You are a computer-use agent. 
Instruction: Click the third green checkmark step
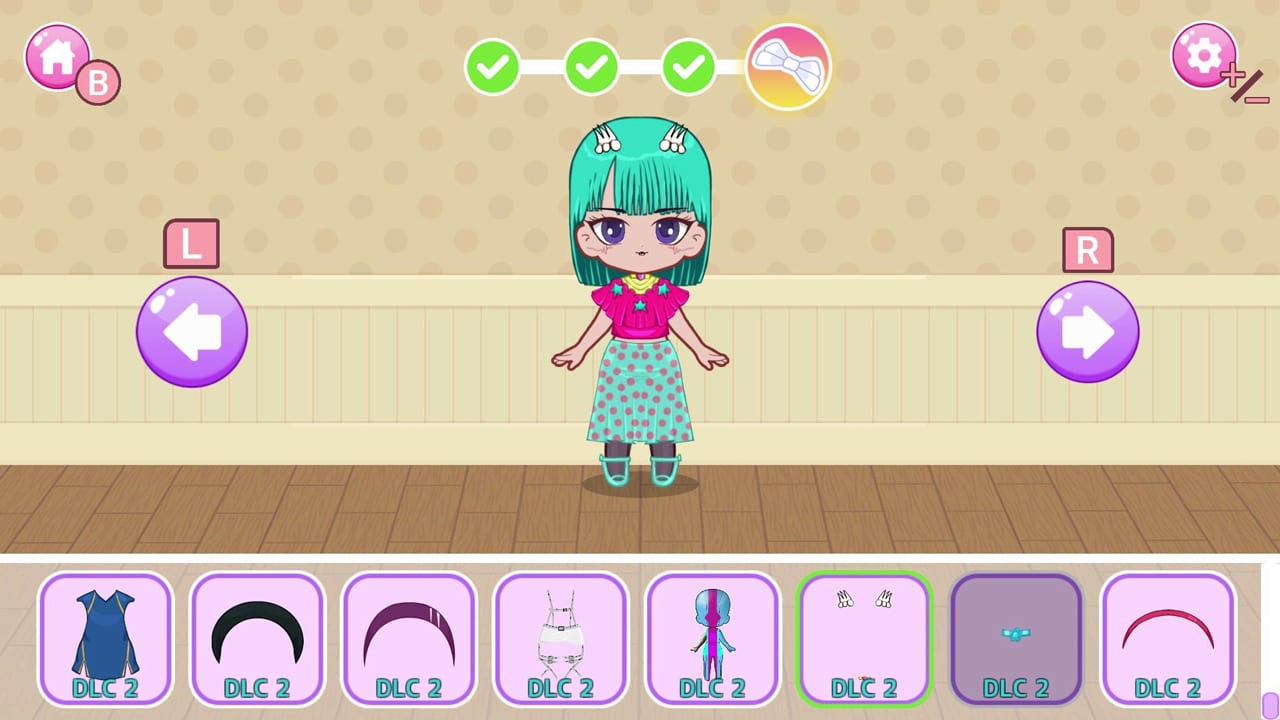point(689,68)
